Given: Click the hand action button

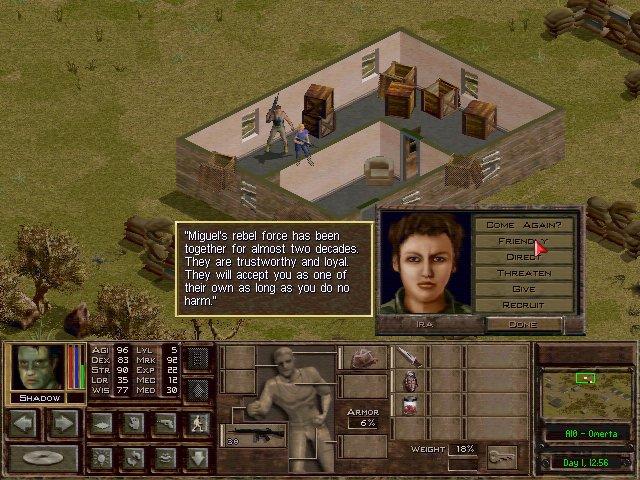Looking at the screenshot, I should click(x=132, y=423).
